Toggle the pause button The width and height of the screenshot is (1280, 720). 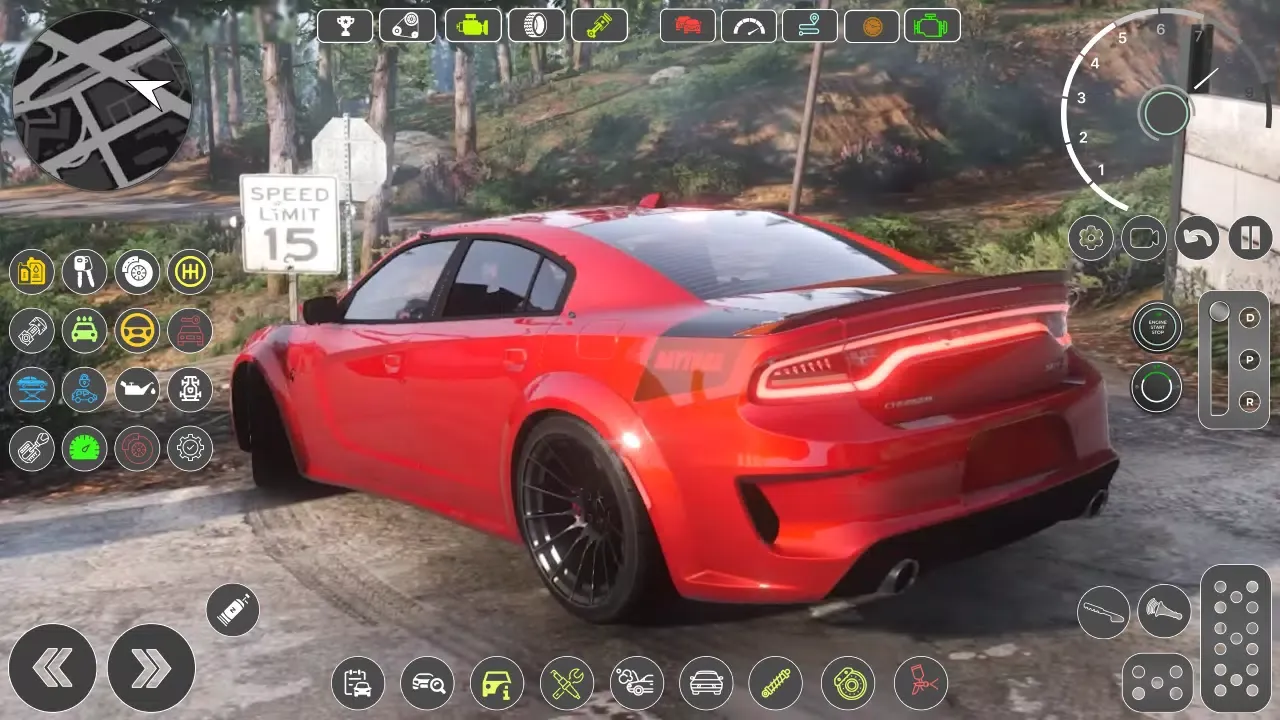(x=1250, y=238)
